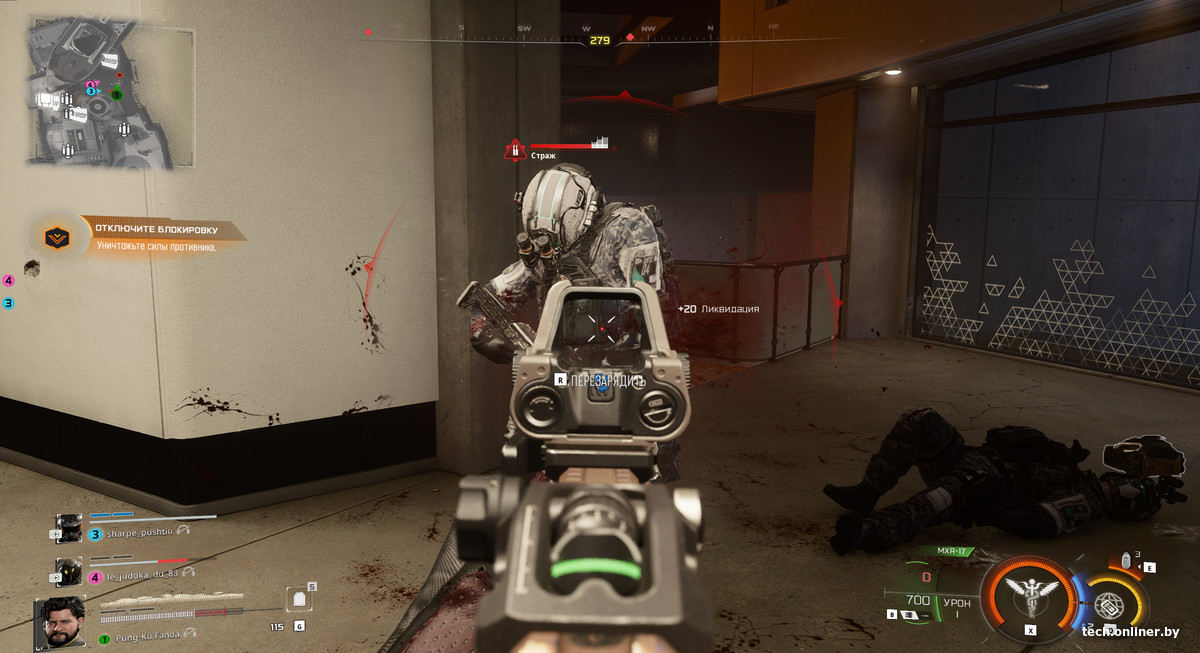
Task: Select teammate le_judoka_du_83 portrait
Action: [68, 571]
